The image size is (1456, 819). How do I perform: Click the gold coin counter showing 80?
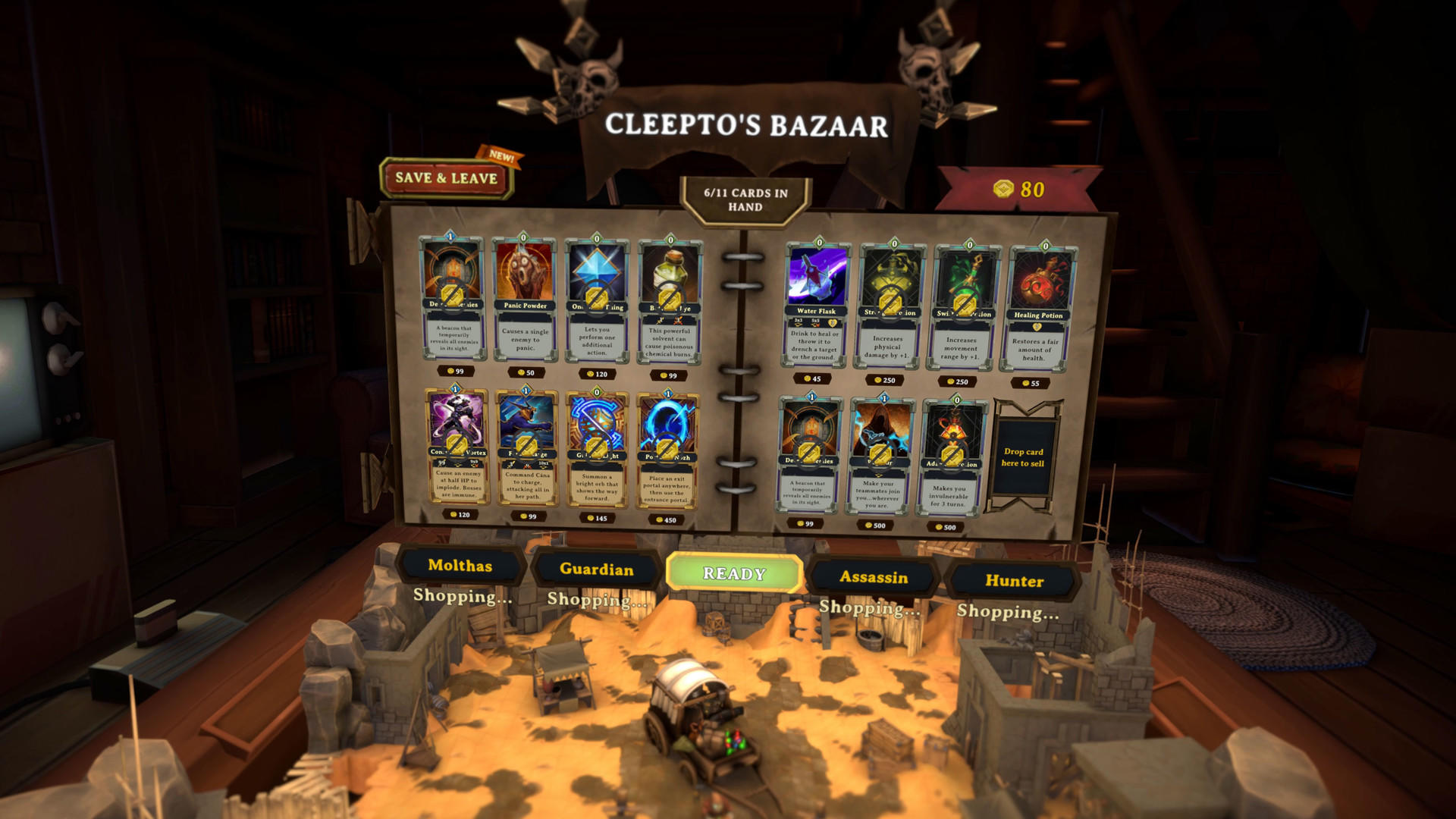1018,189
